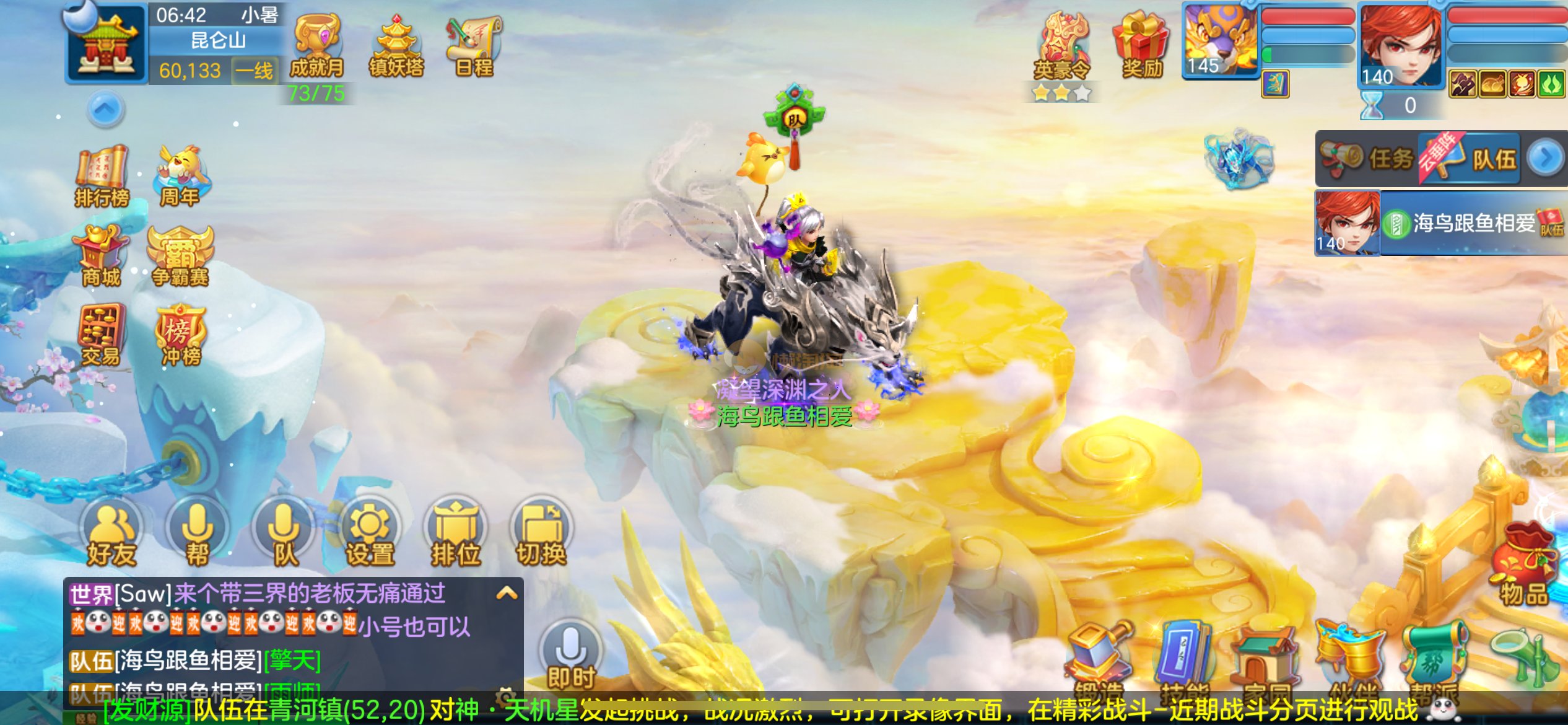Open the 商城 shop
The image size is (1568, 725).
point(101,256)
